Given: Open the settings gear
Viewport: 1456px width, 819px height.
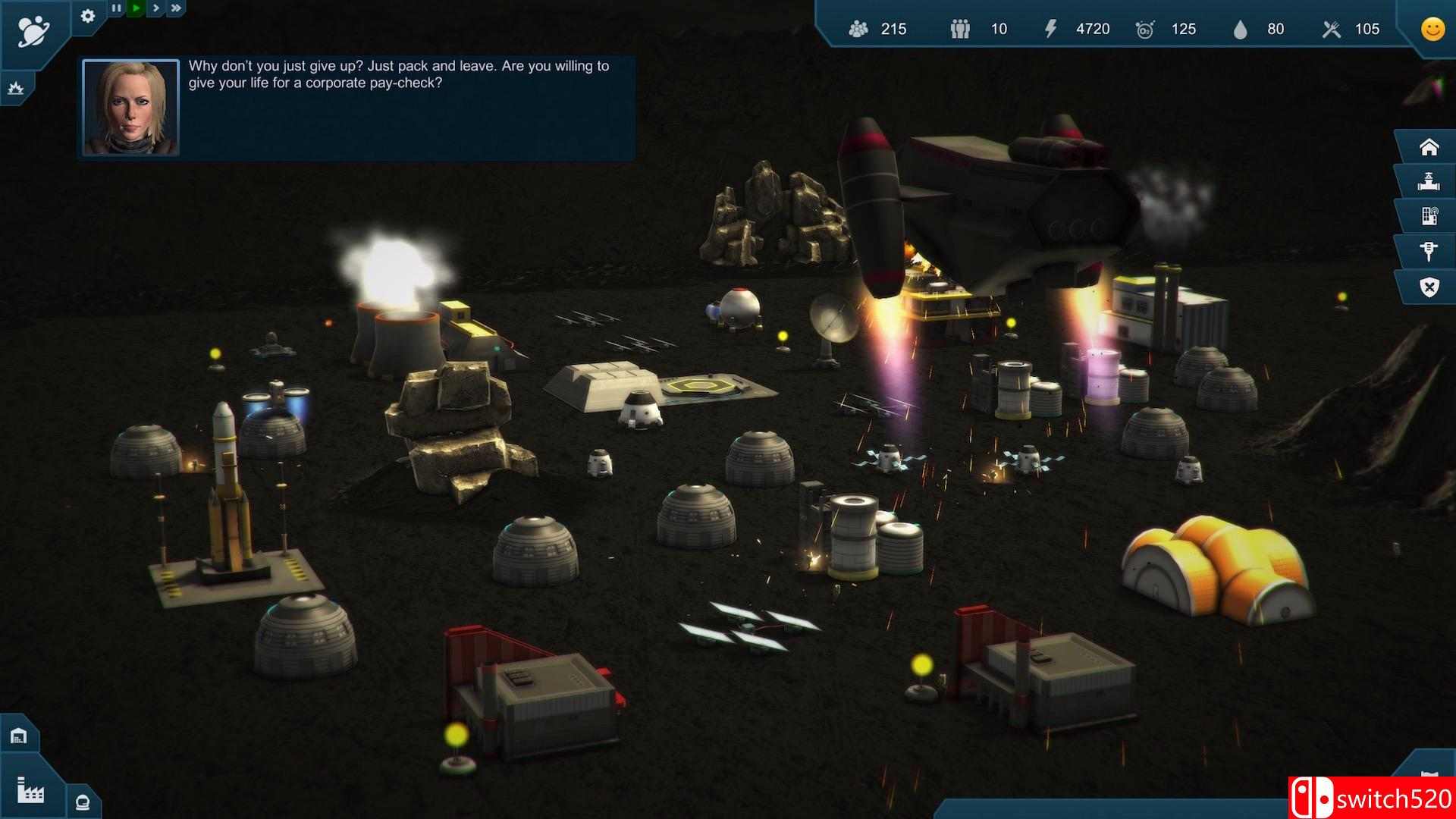Looking at the screenshot, I should (88, 16).
